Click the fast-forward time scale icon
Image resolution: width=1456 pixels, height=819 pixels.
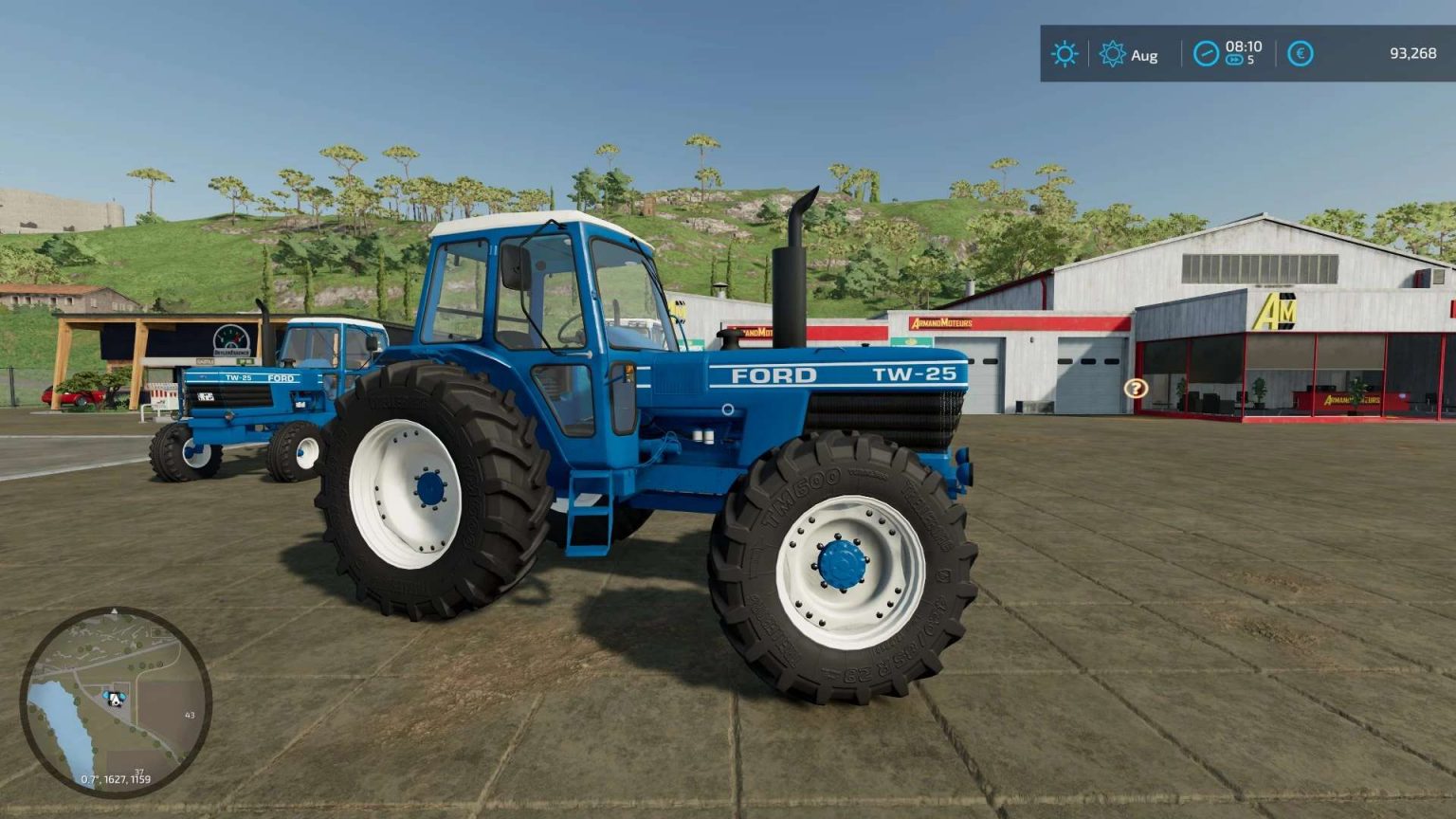[1234, 61]
